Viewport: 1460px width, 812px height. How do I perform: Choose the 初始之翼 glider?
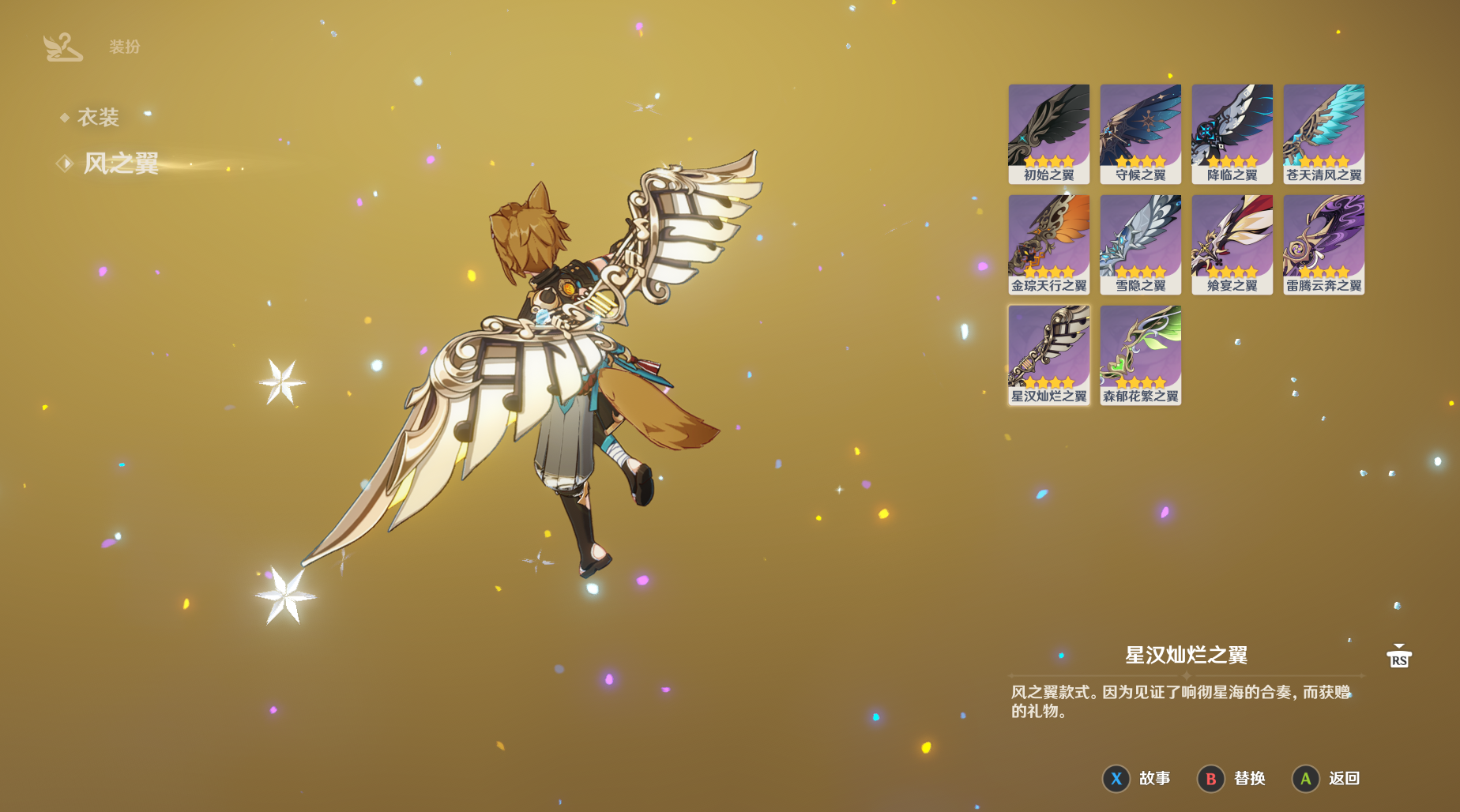(1048, 133)
